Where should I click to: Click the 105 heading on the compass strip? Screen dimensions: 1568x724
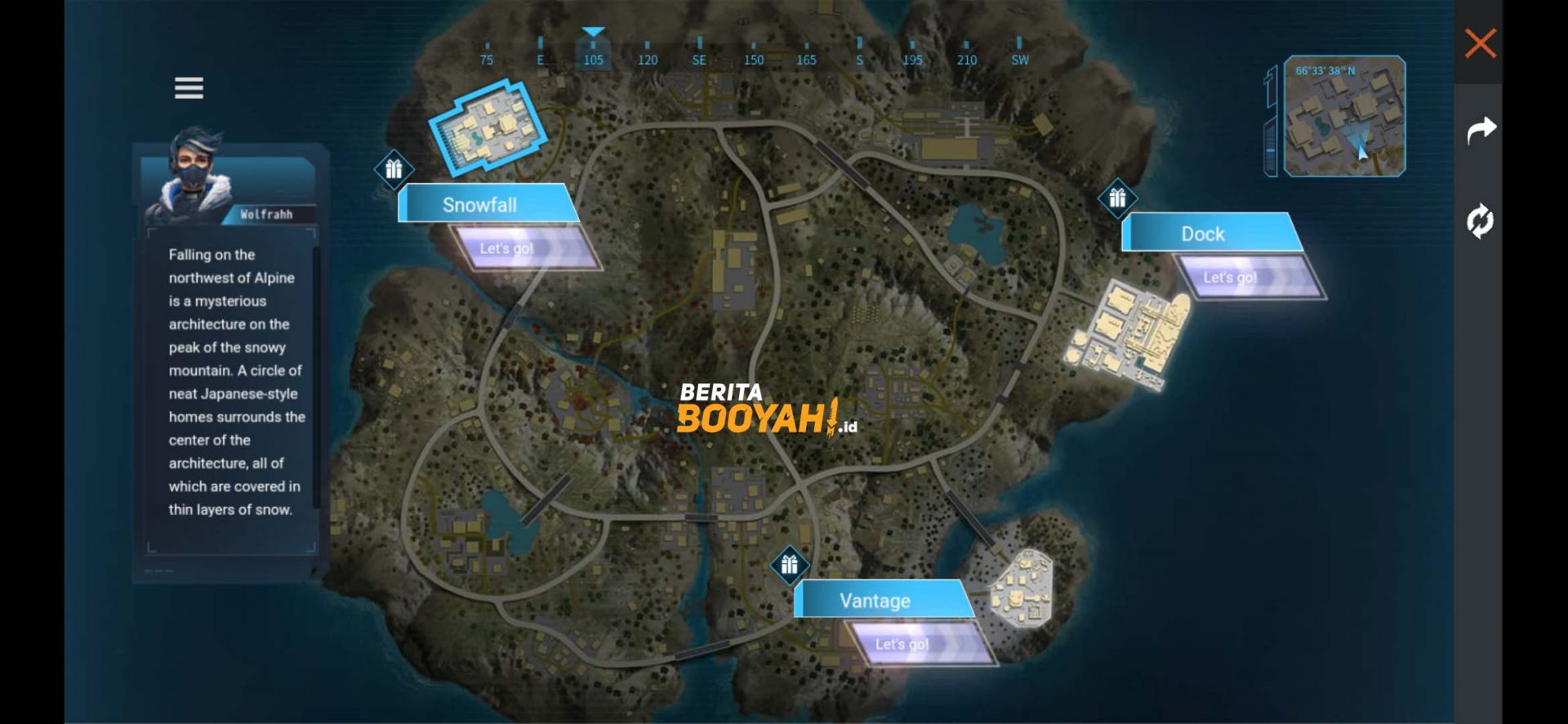point(593,60)
